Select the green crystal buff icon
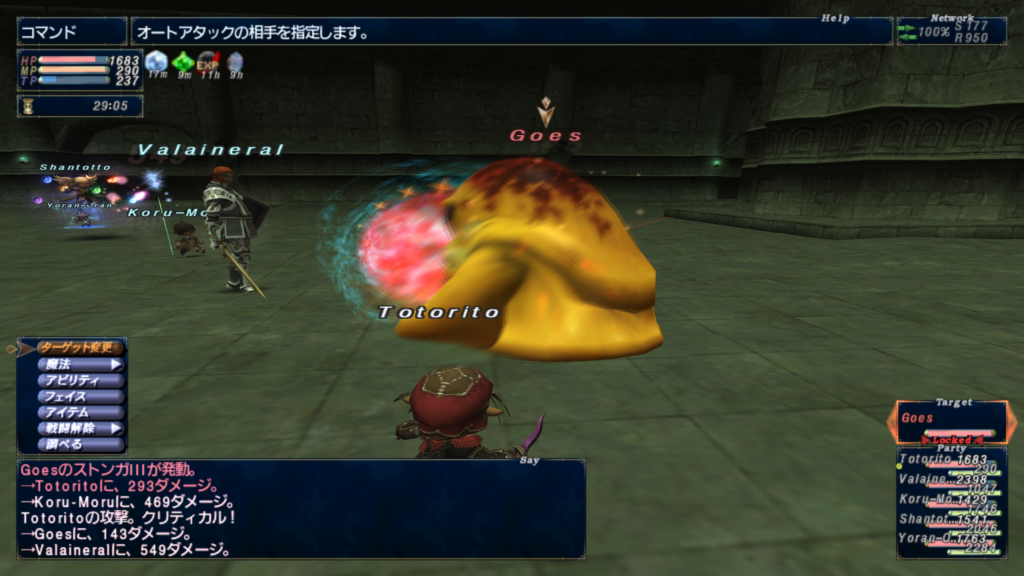Viewport: 1024px width, 576px height. coord(182,63)
